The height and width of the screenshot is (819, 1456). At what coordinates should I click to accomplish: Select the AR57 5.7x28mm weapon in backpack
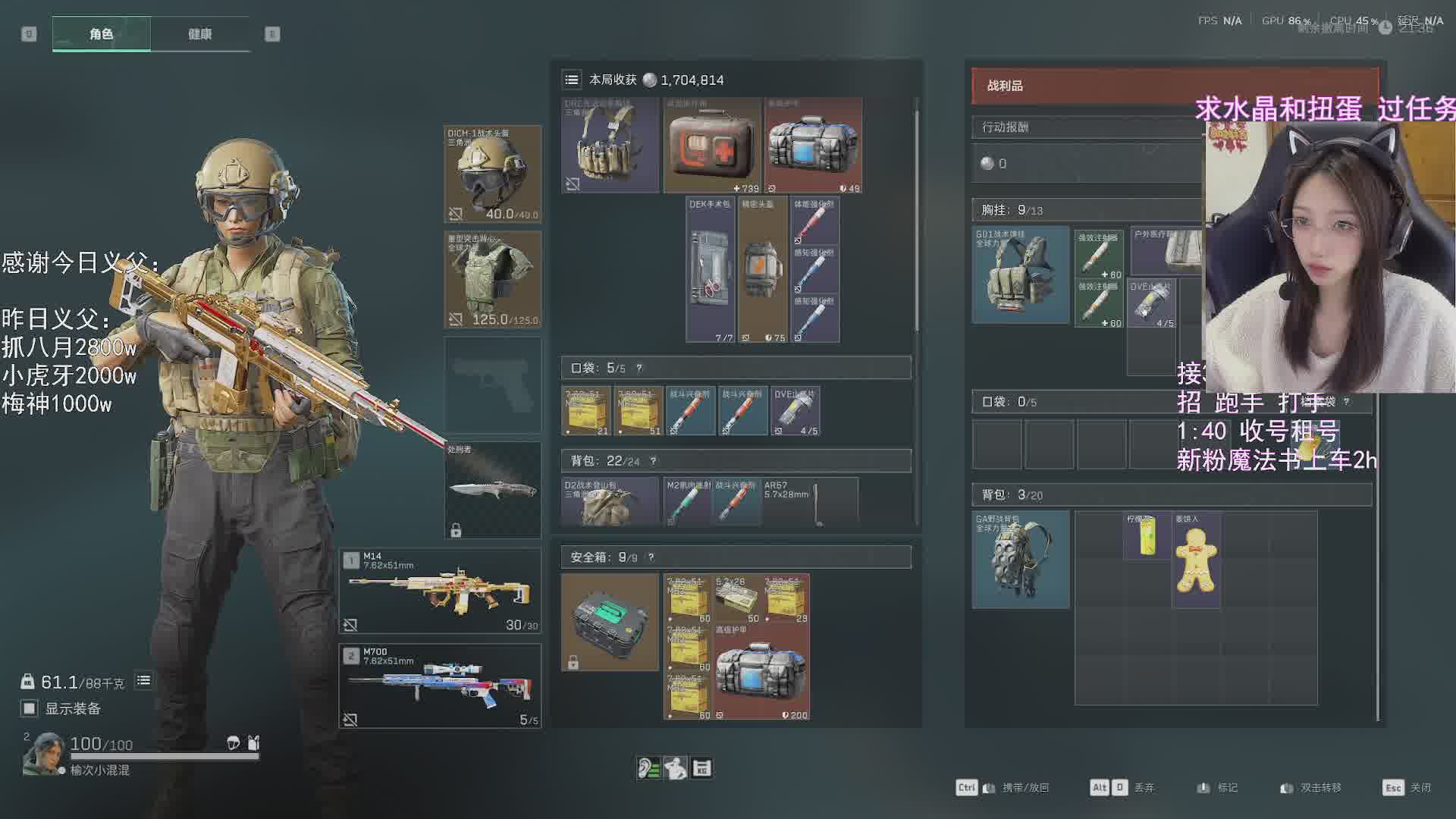click(810, 501)
